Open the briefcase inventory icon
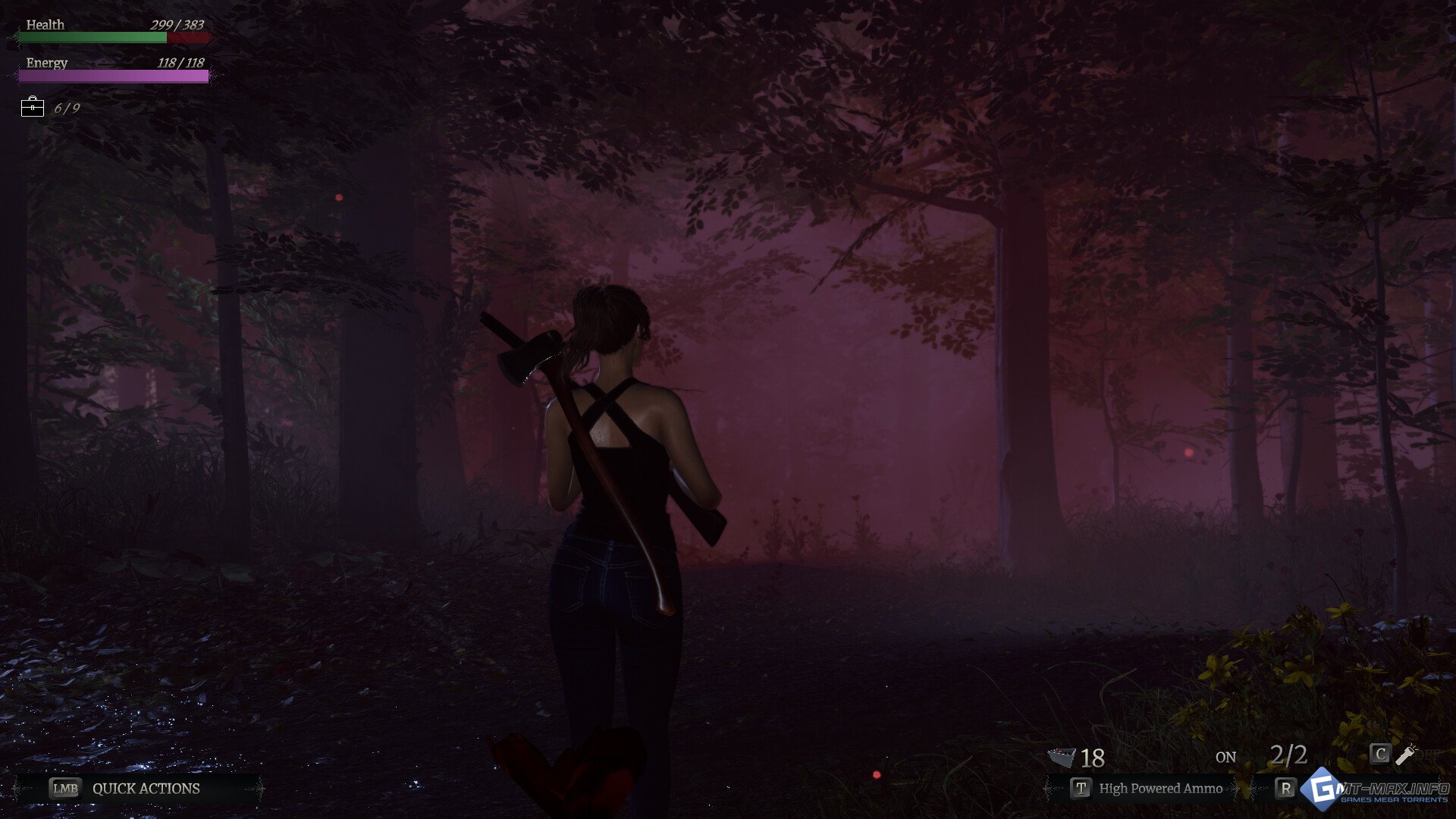The image size is (1456, 819). coord(33,108)
